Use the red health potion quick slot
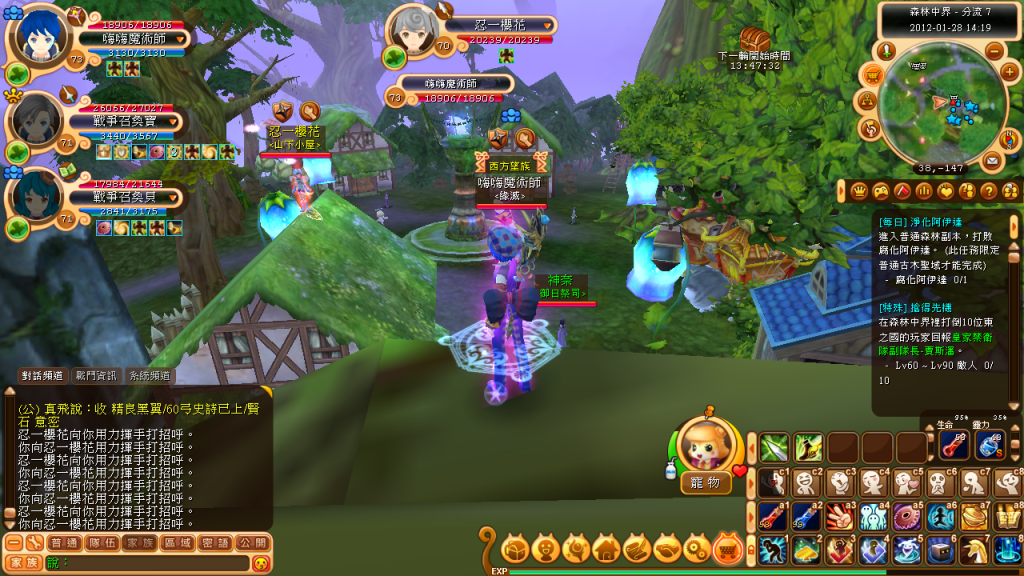The width and height of the screenshot is (1024, 576). (x=953, y=446)
